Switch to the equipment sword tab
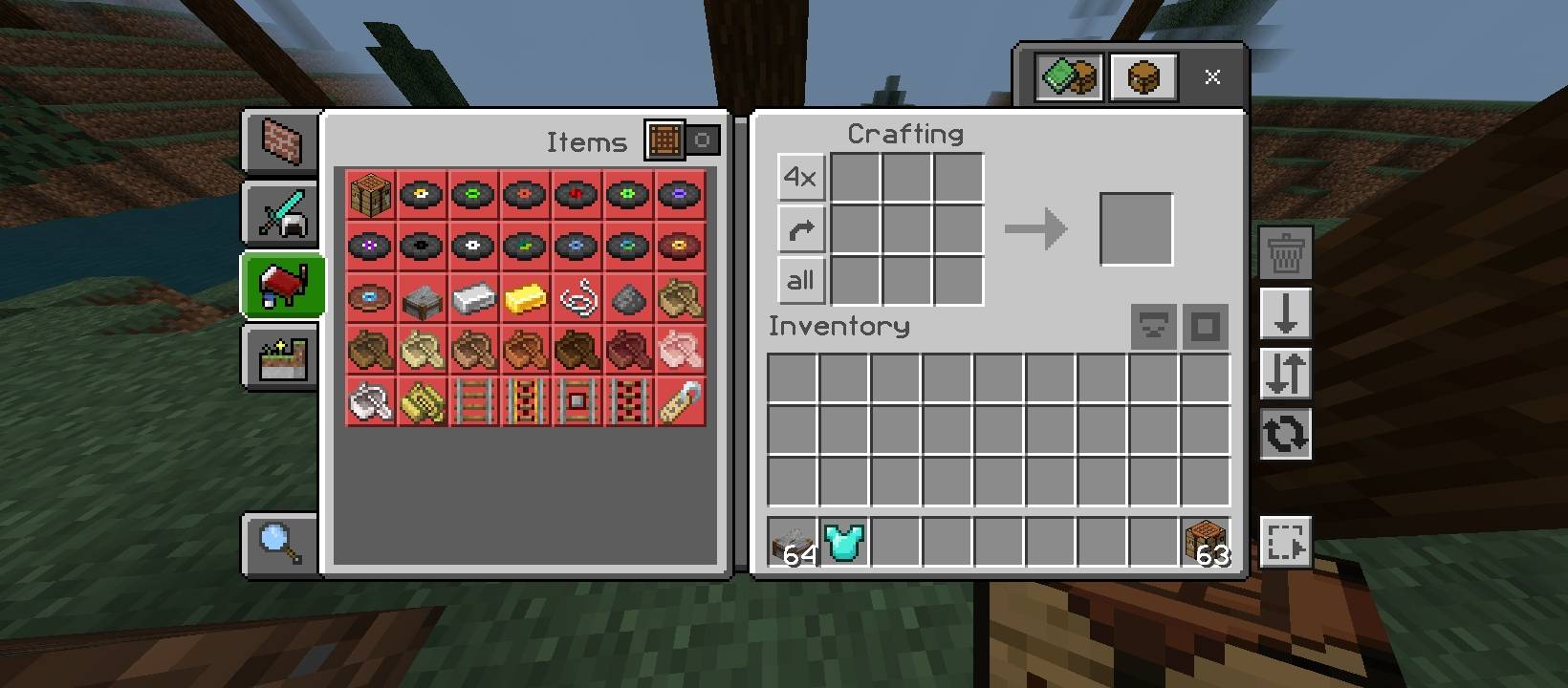1568x688 pixels. tap(278, 212)
